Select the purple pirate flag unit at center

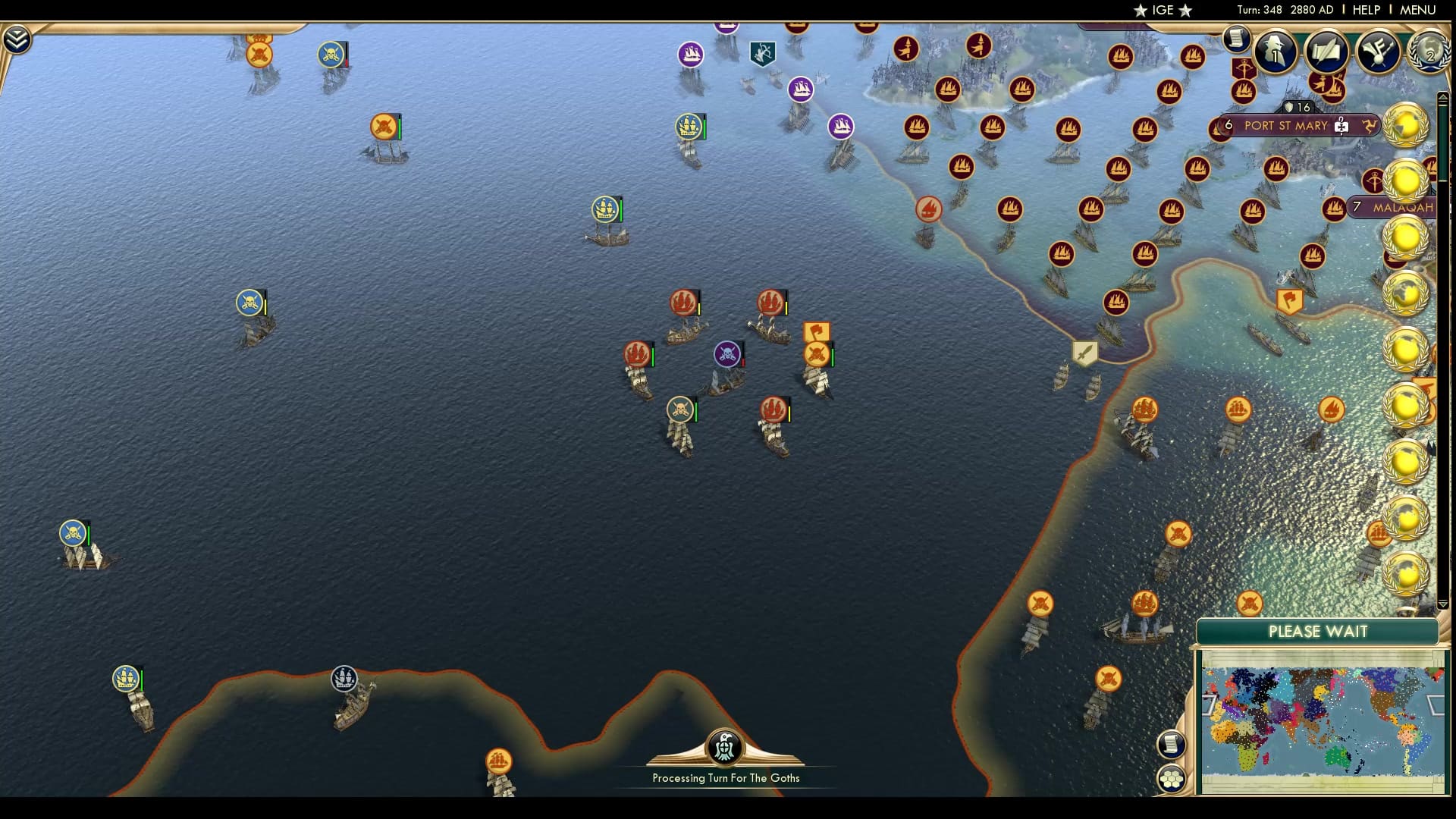(726, 354)
